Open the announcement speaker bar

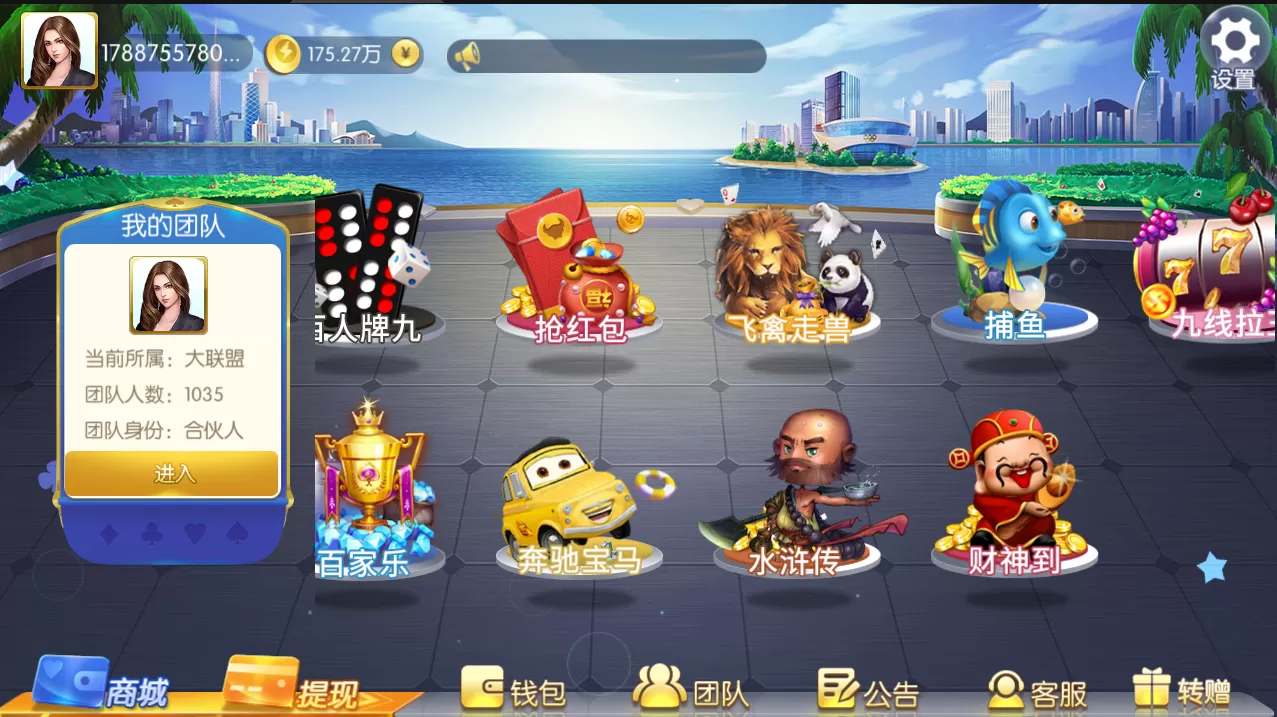(606, 56)
